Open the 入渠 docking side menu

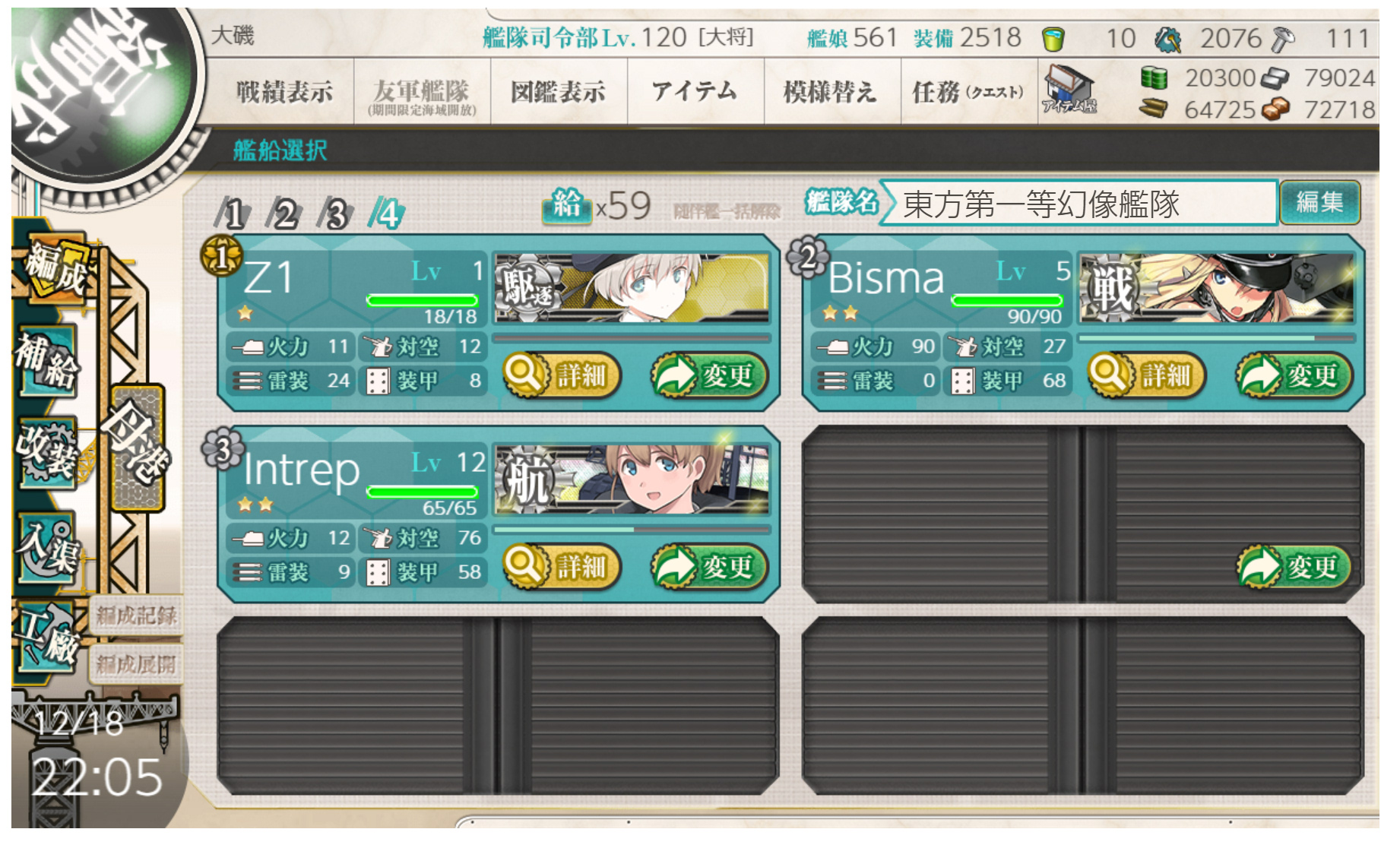[x=47, y=545]
